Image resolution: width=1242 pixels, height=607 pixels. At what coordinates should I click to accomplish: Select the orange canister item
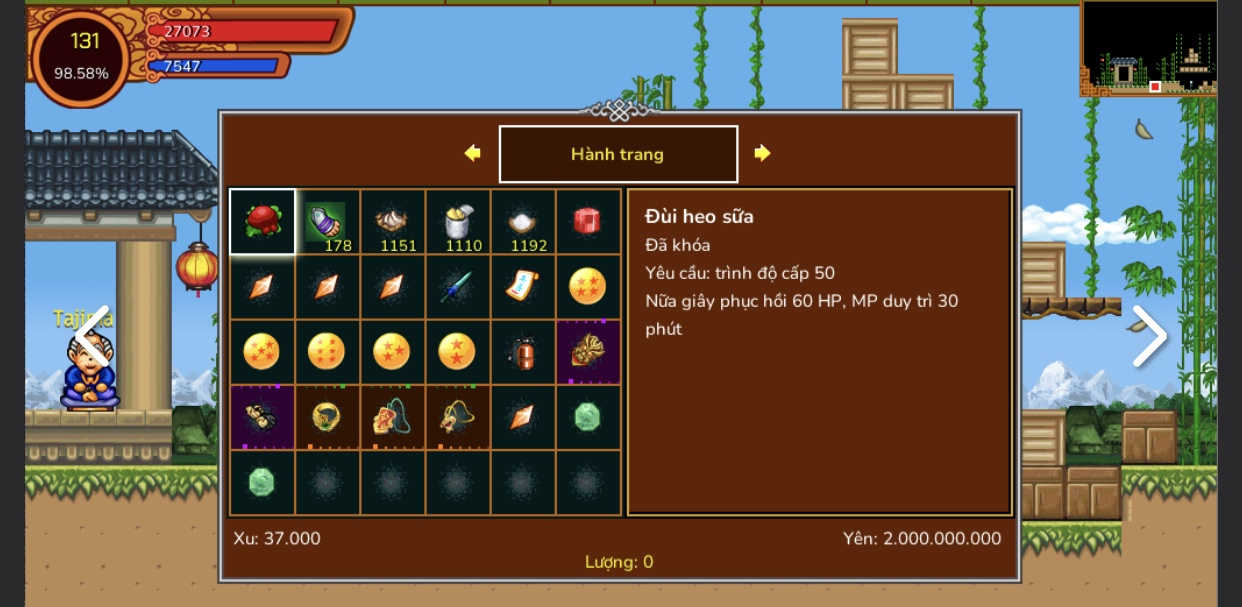[522, 352]
